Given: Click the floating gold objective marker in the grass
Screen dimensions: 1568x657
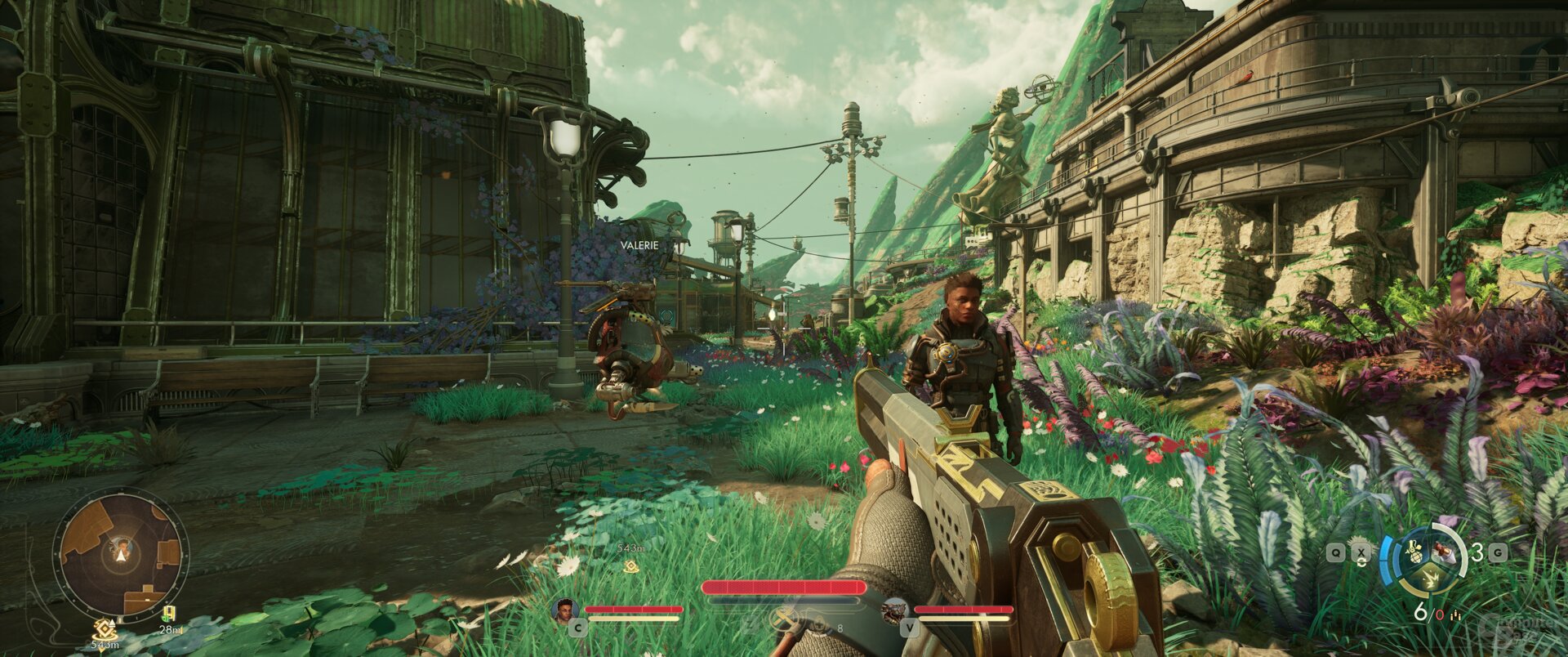Looking at the screenshot, I should click(630, 565).
